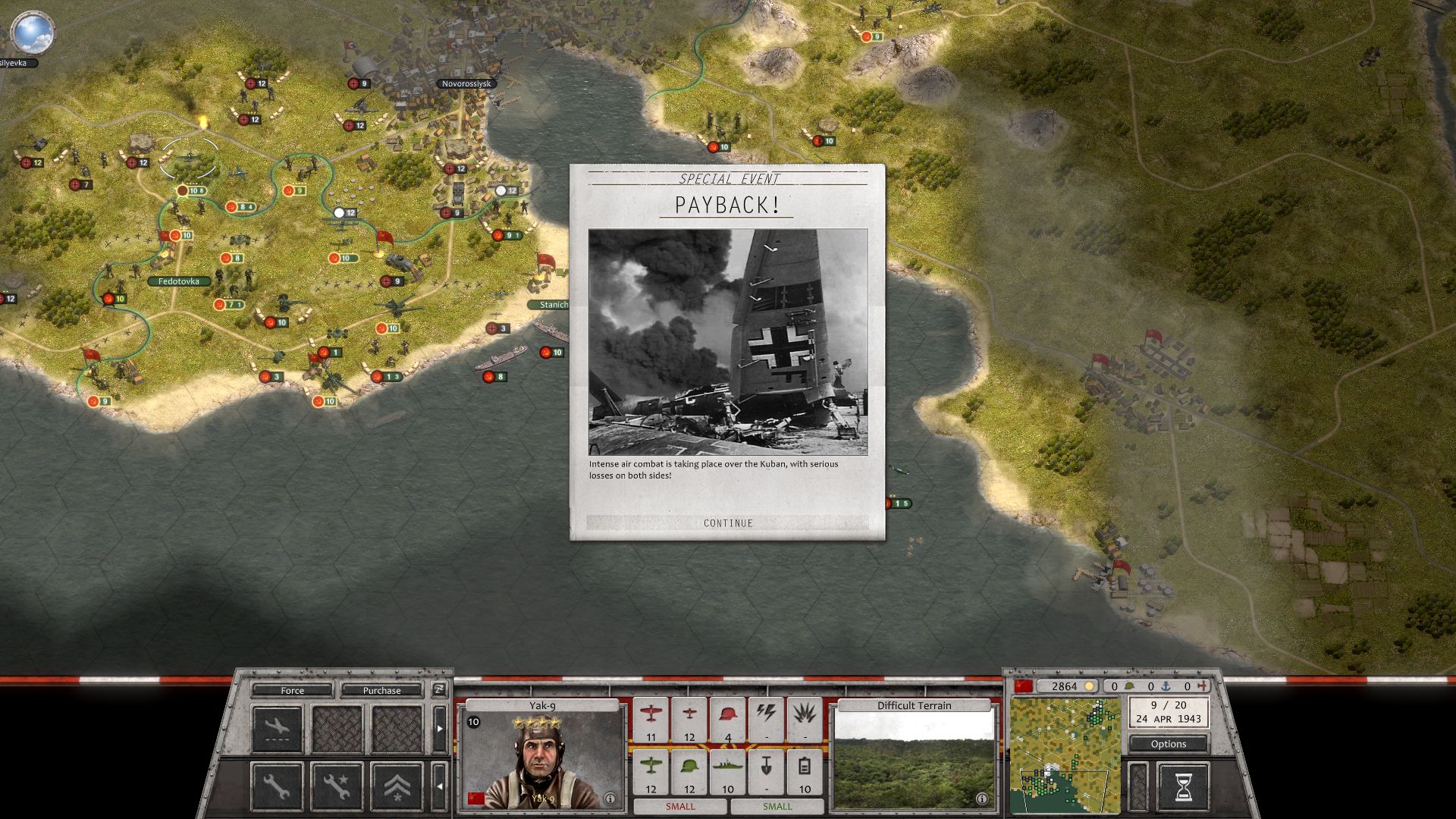This screenshot has width=1456, height=819.
Task: Open Yak-9 unit info button
Action: (x=610, y=799)
